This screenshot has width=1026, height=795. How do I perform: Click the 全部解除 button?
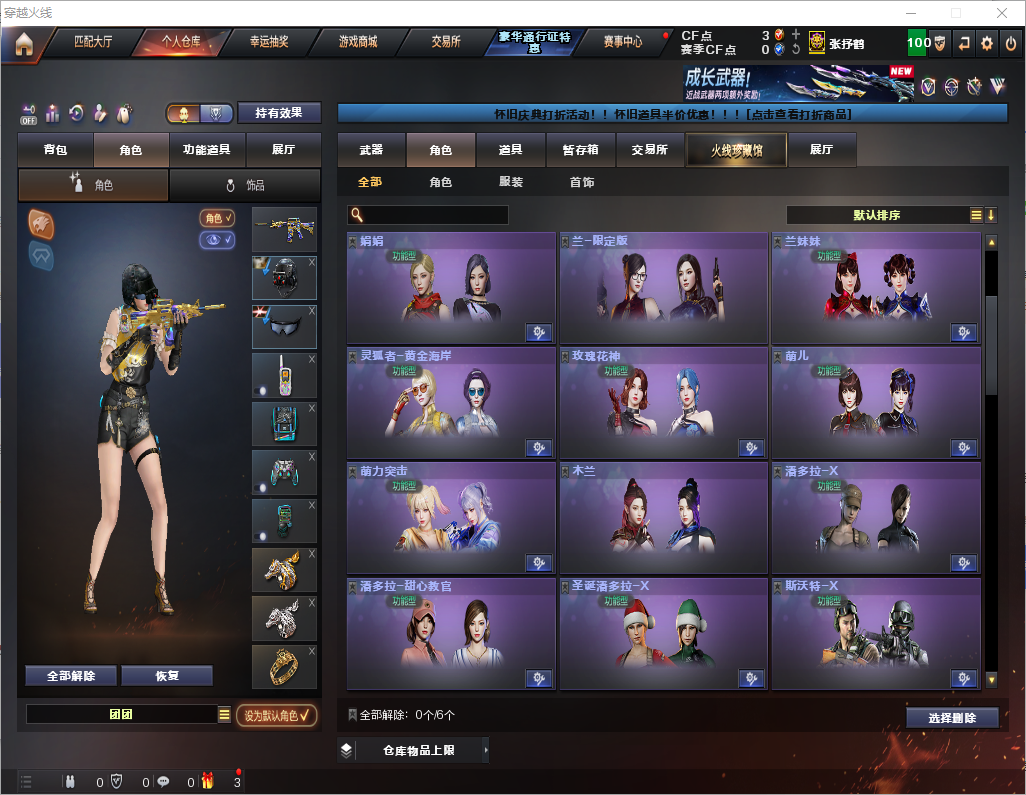coord(71,676)
